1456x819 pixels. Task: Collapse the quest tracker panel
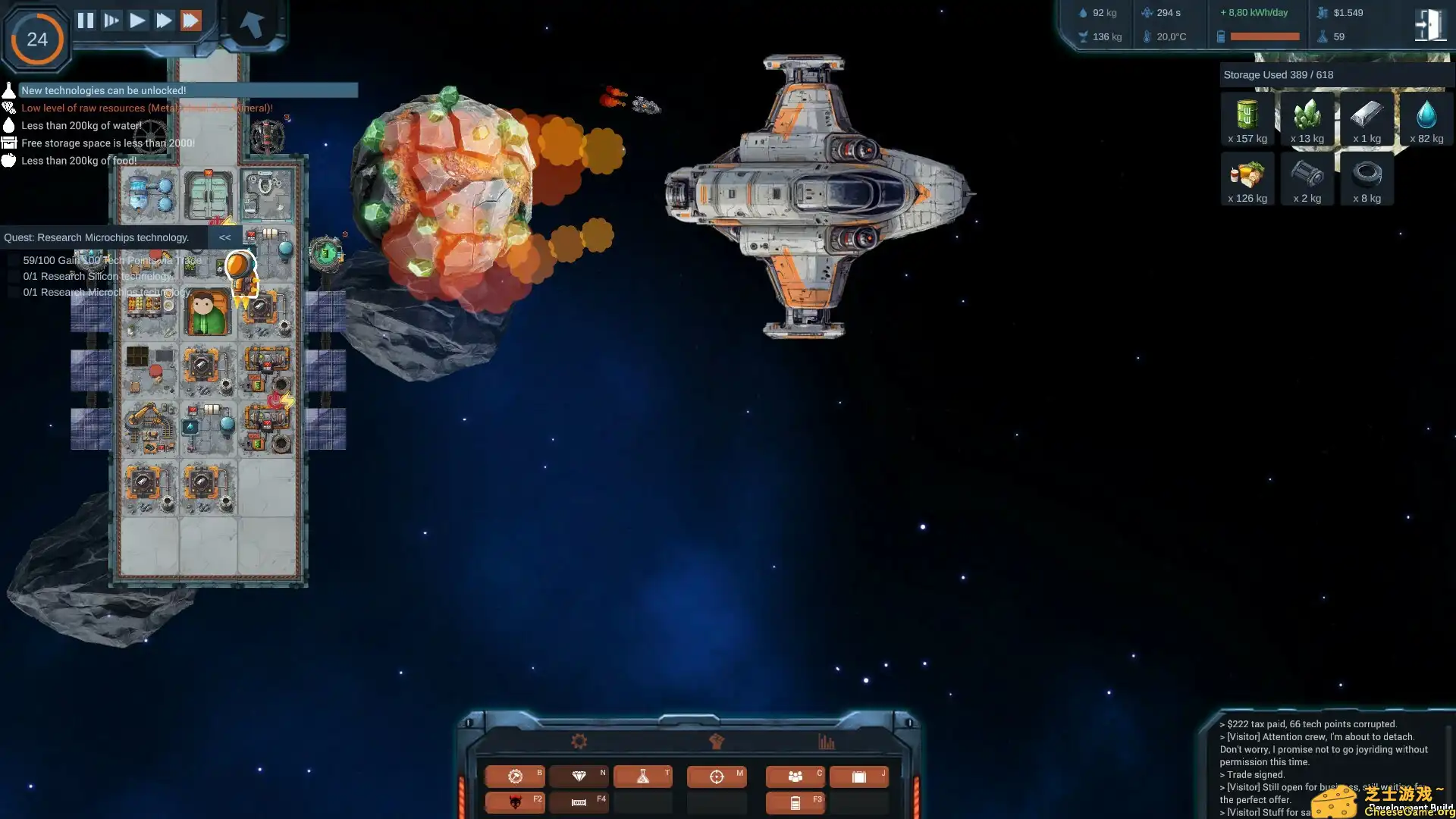pos(224,237)
